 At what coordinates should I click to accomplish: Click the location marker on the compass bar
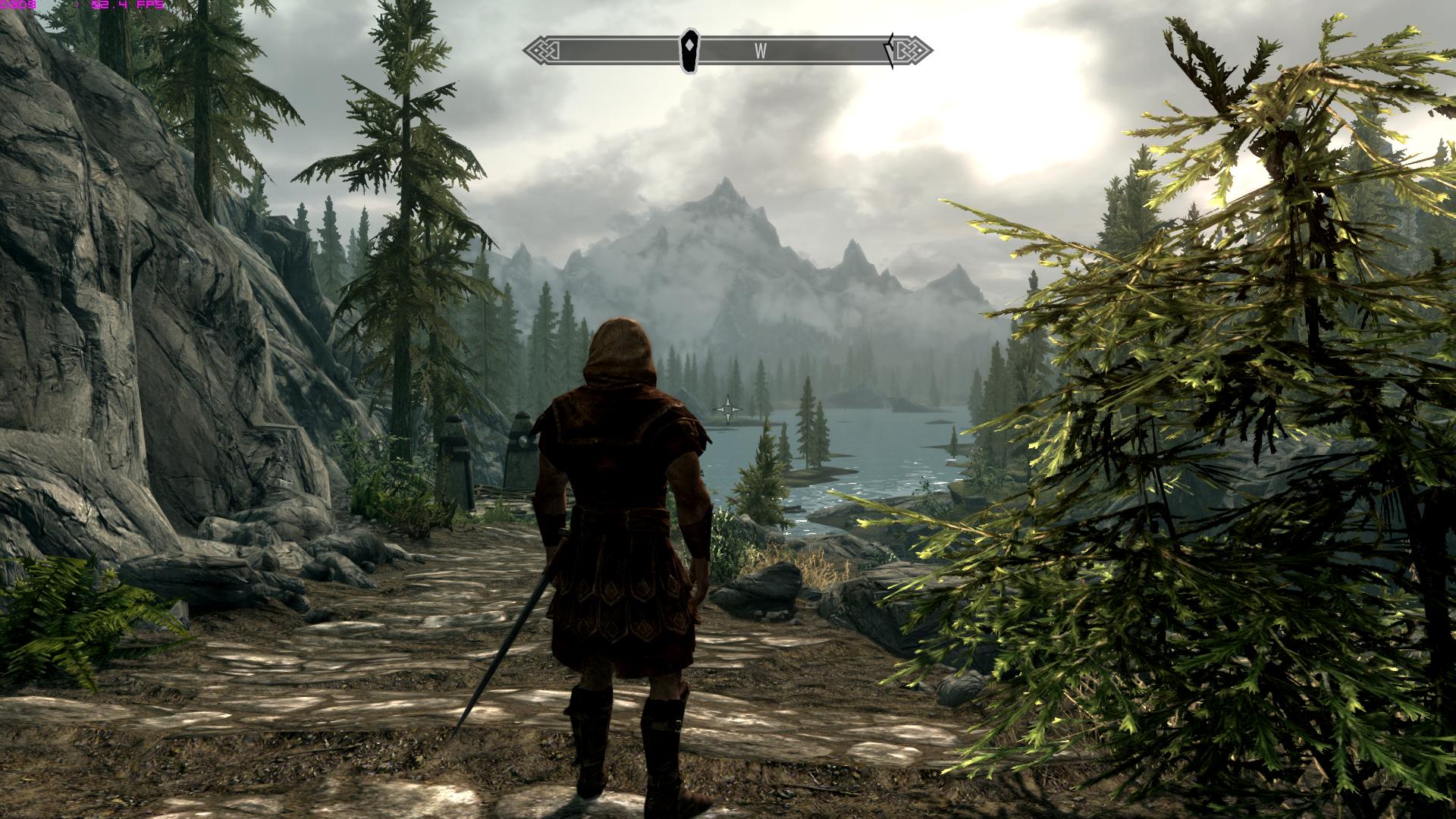689,51
